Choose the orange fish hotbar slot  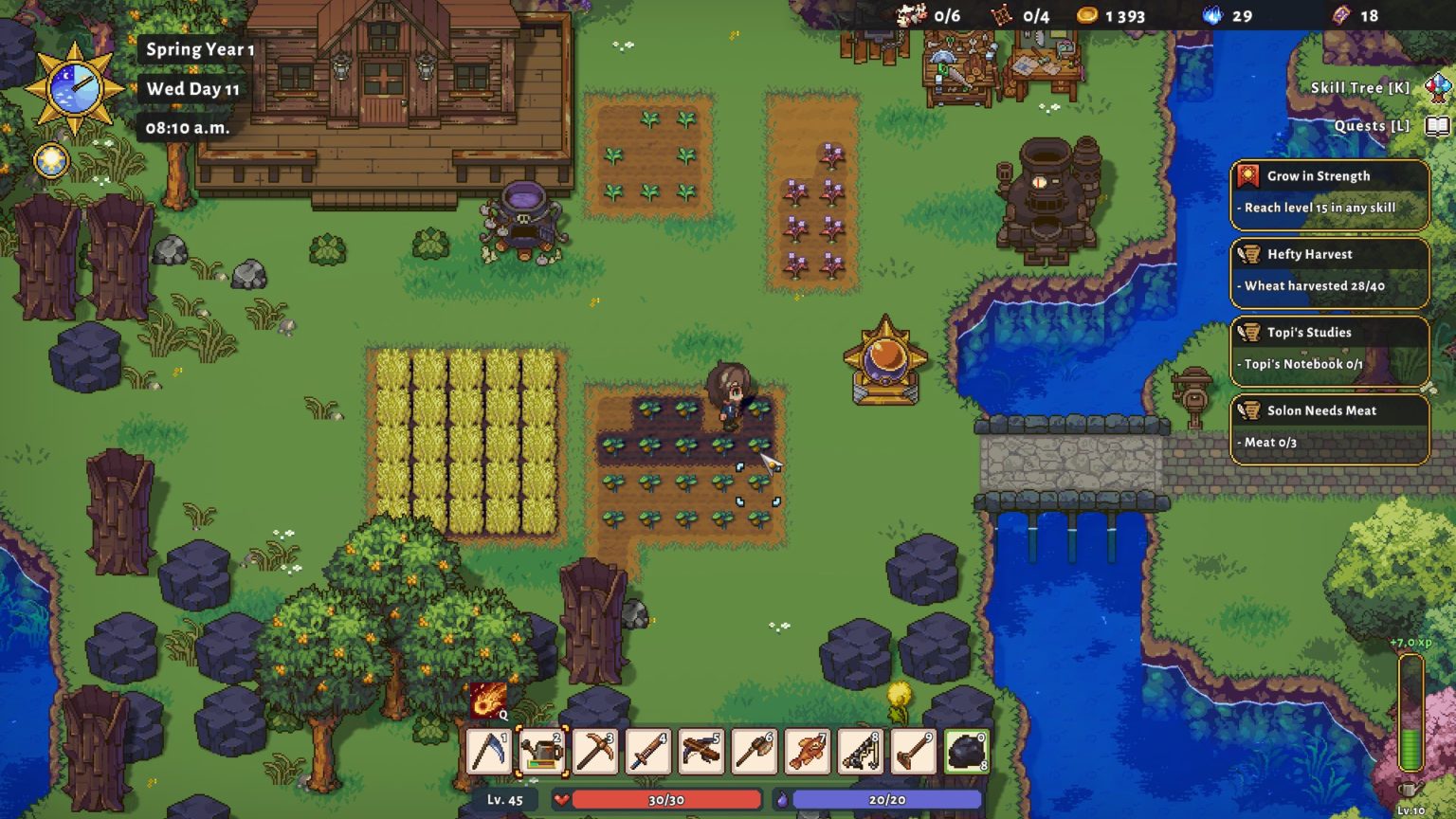[808, 752]
